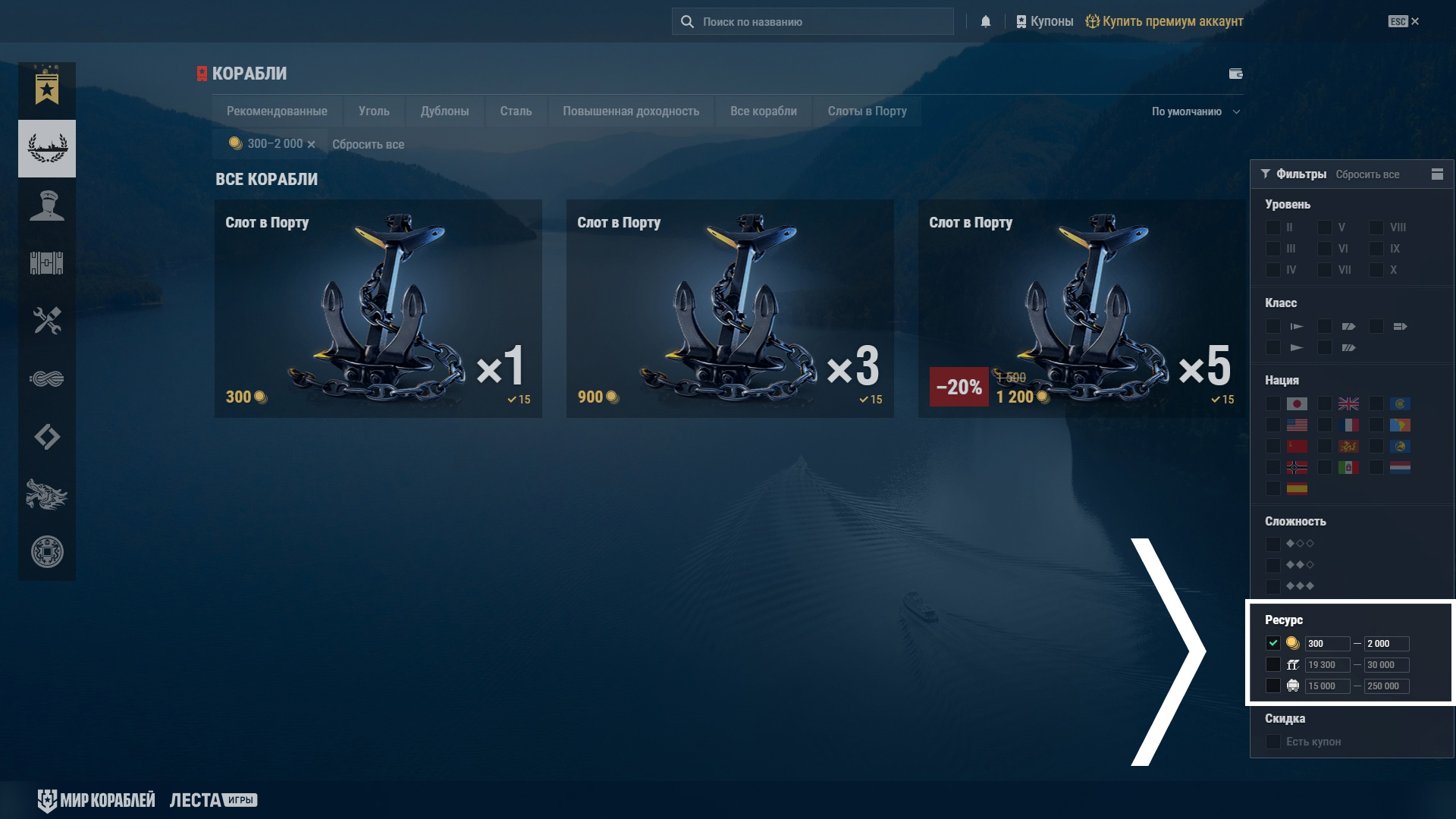Choose the discounted port slot ×5 offer
Screen dimensions: 1456x819
[1081, 309]
